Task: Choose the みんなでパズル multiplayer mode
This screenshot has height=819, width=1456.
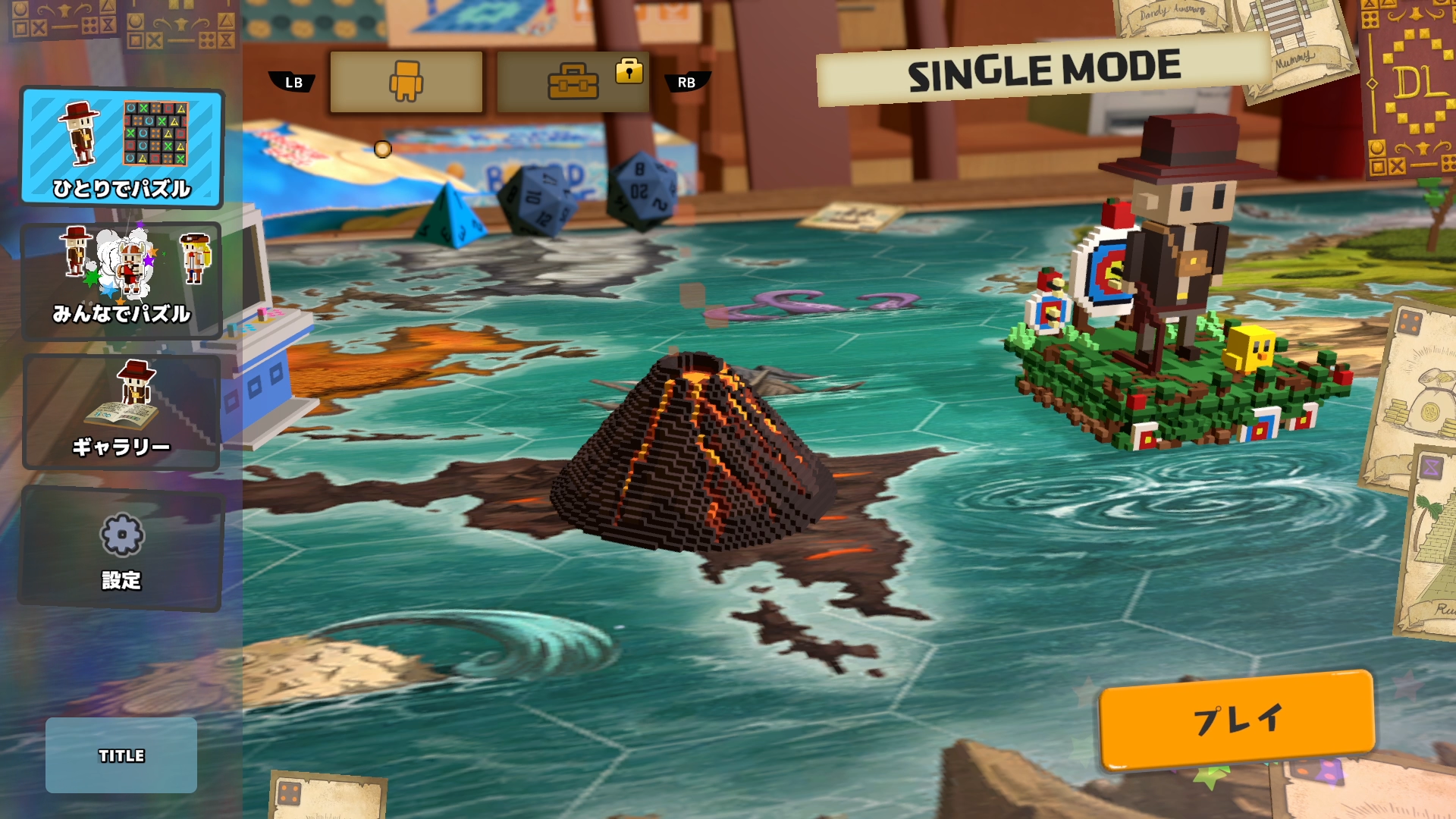Action: [121, 279]
